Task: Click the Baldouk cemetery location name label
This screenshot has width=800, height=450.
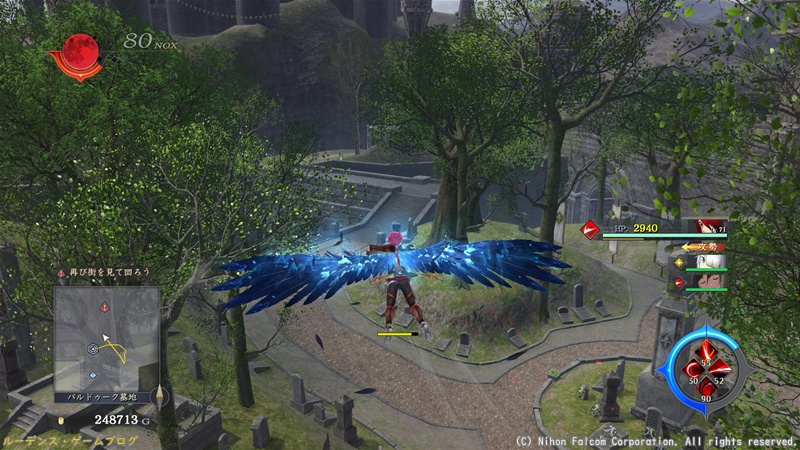Action: [x=105, y=397]
